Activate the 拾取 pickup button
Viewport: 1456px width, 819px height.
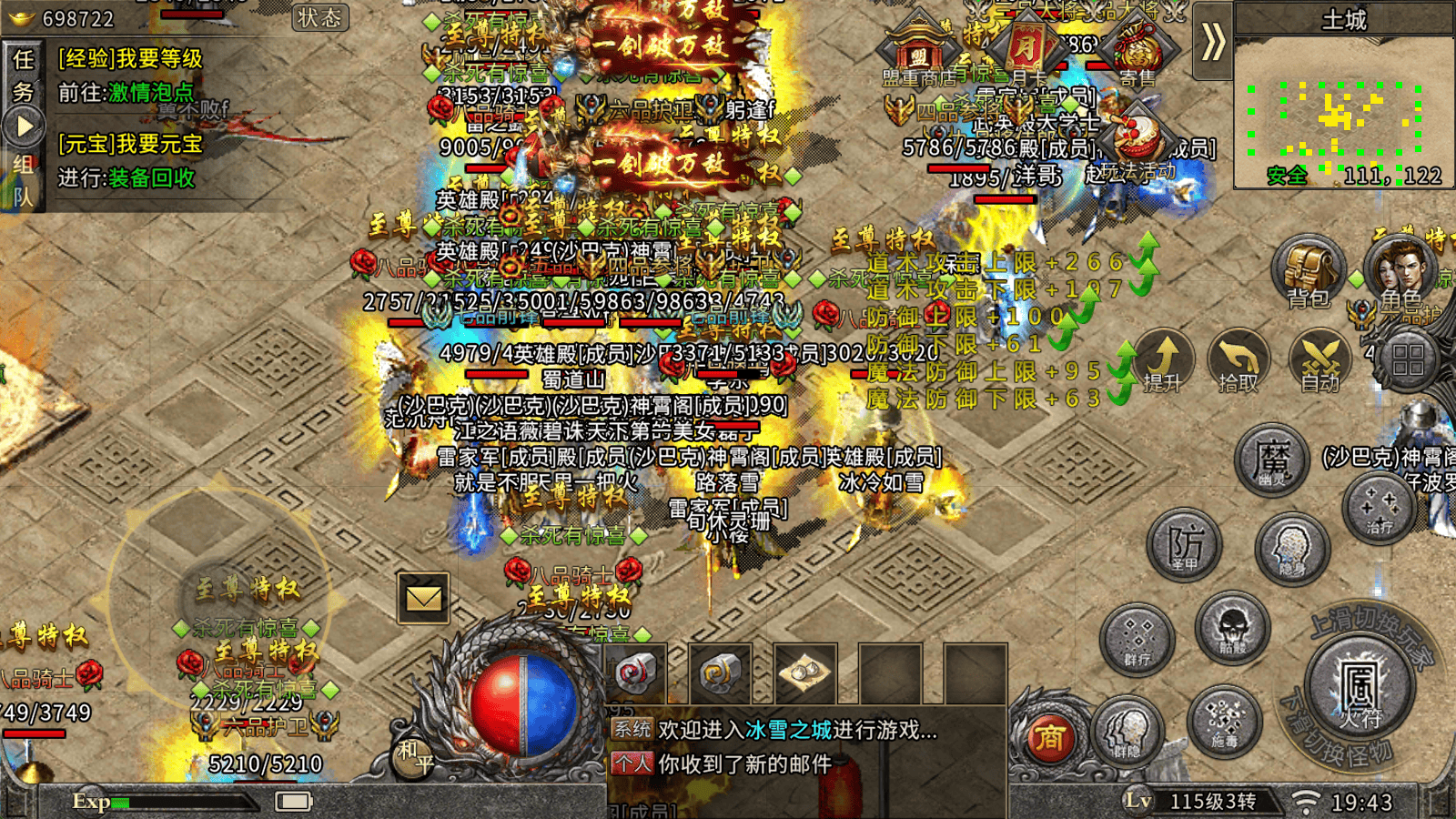[1239, 359]
